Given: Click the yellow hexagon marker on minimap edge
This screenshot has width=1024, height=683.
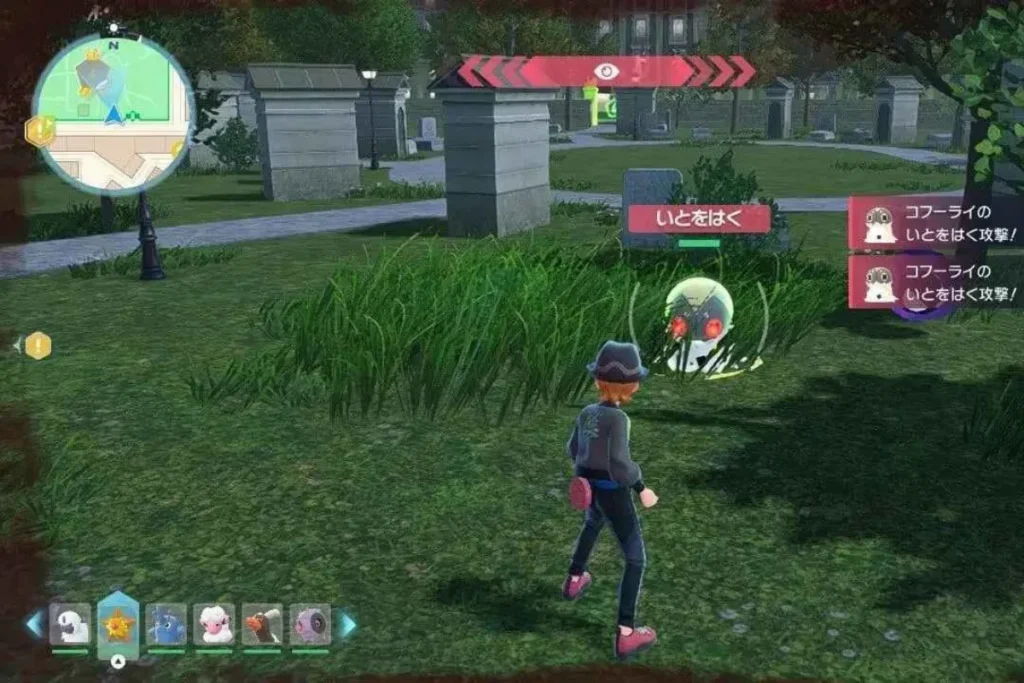Looking at the screenshot, I should (40, 131).
